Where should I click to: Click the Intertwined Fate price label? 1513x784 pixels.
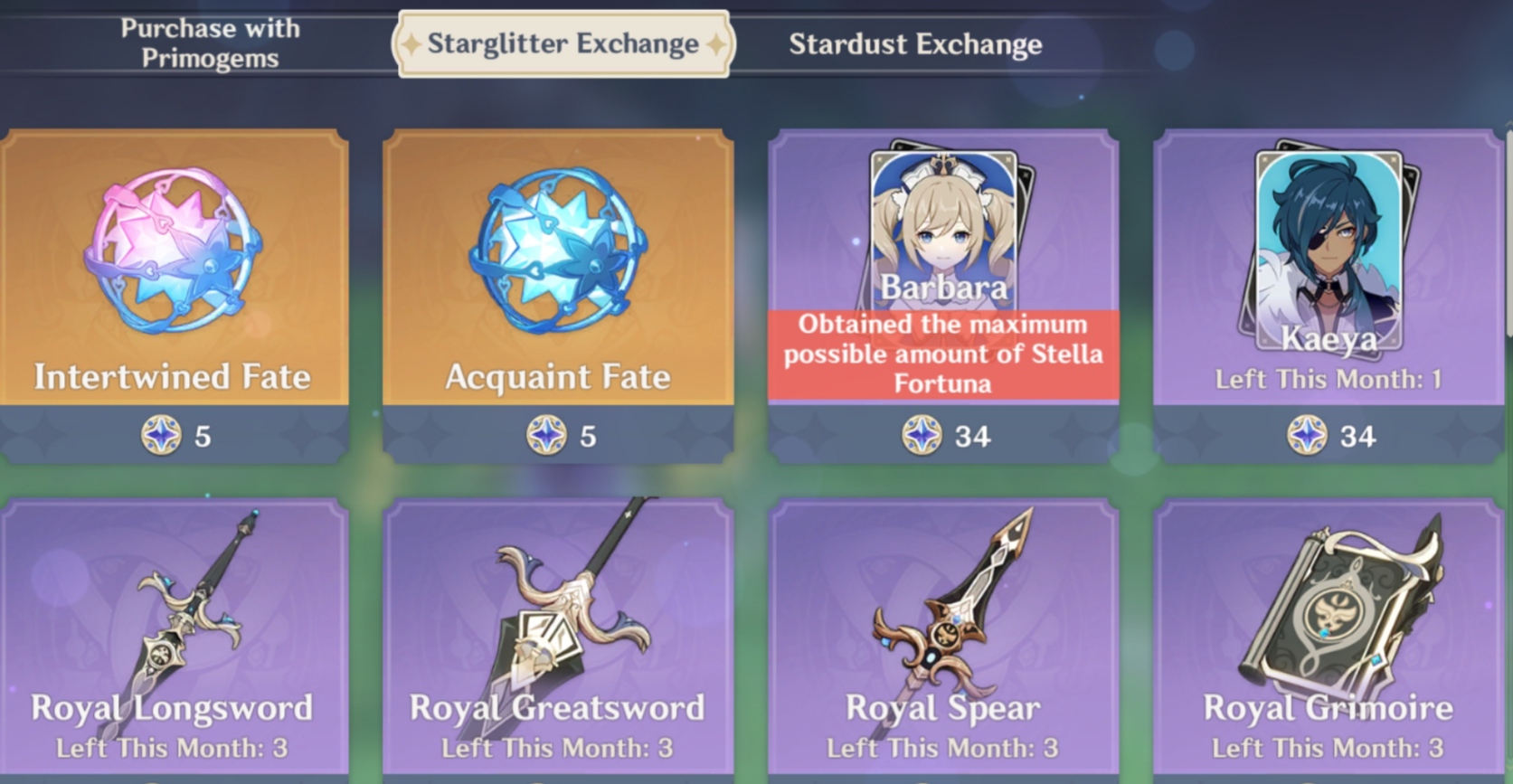pos(181,437)
